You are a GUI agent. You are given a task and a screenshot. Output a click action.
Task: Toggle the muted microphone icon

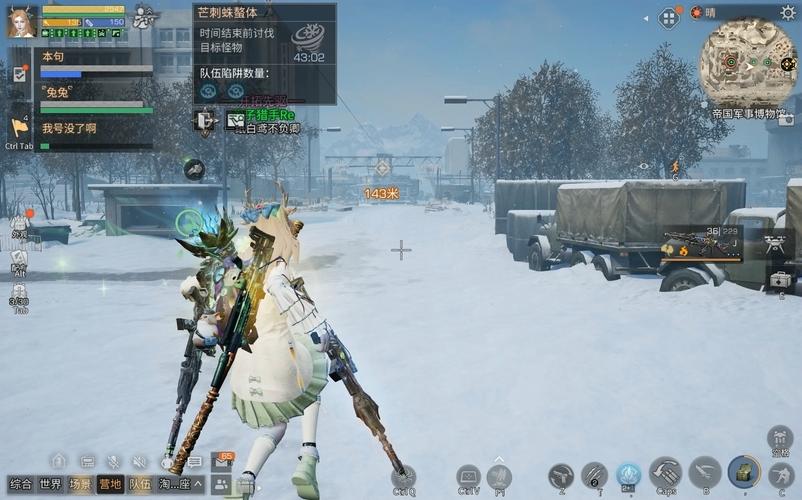[114, 461]
